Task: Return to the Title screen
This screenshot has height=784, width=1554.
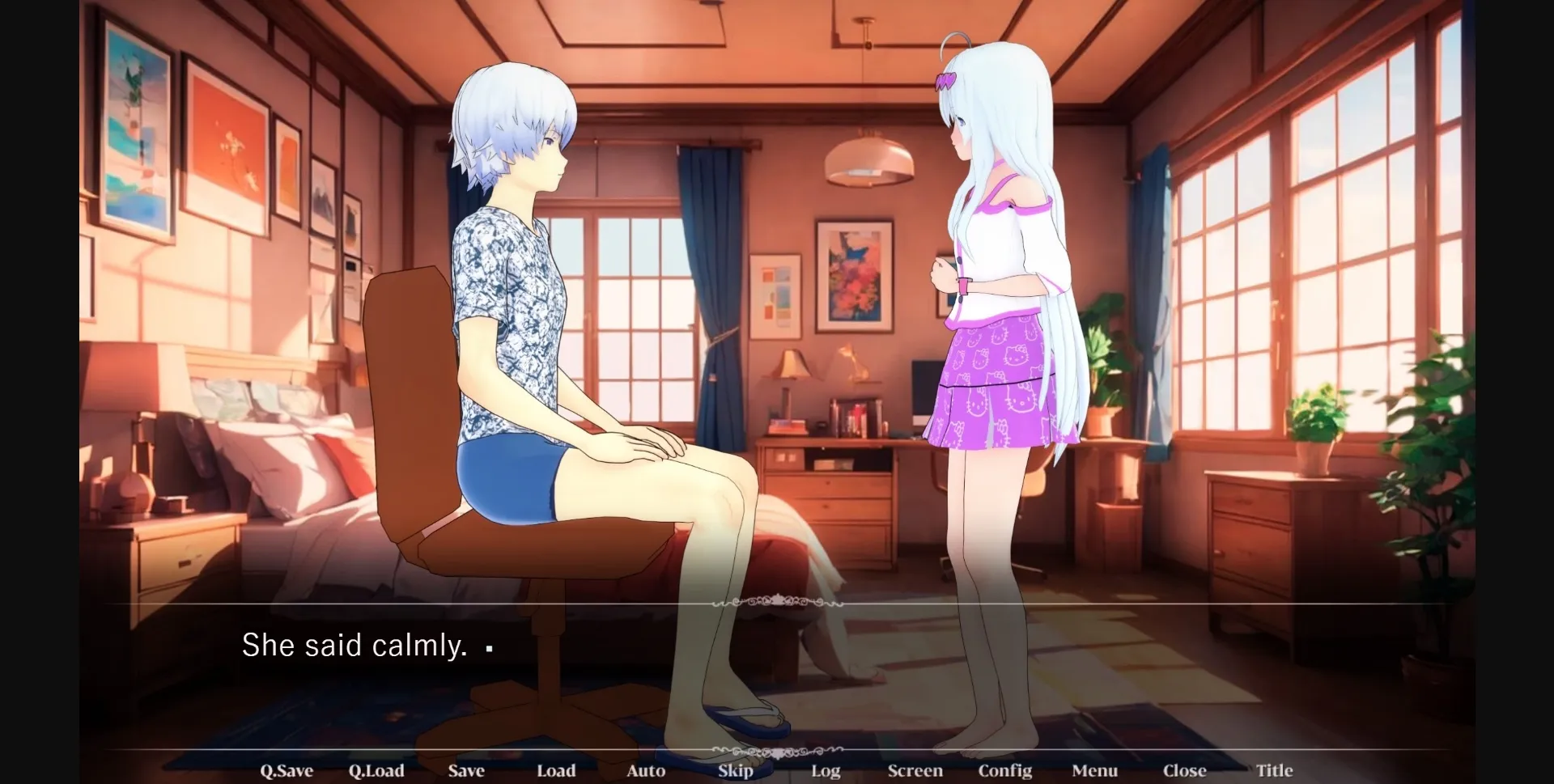Action: click(x=1275, y=770)
